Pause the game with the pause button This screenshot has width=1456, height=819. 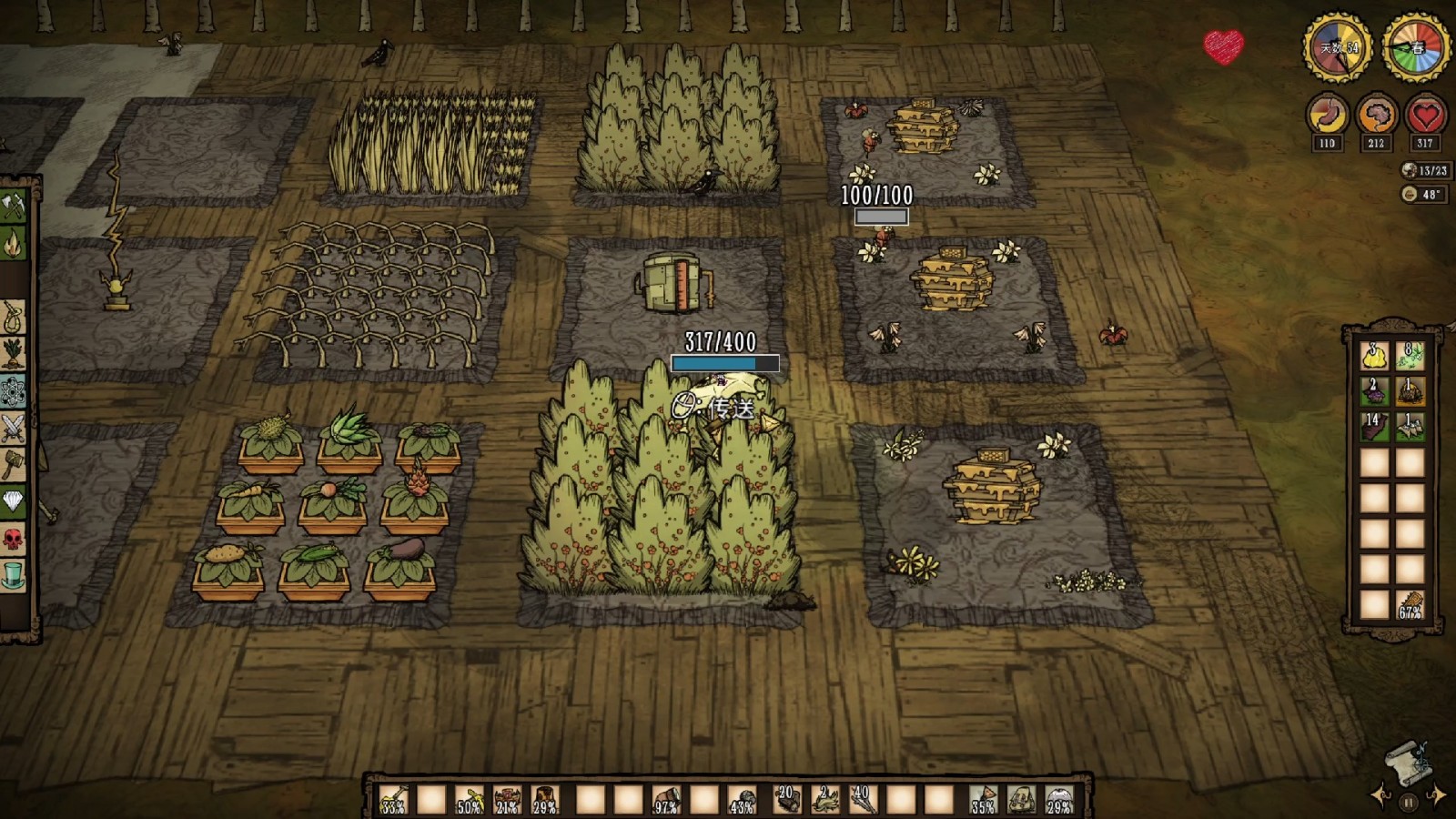click(x=1408, y=802)
